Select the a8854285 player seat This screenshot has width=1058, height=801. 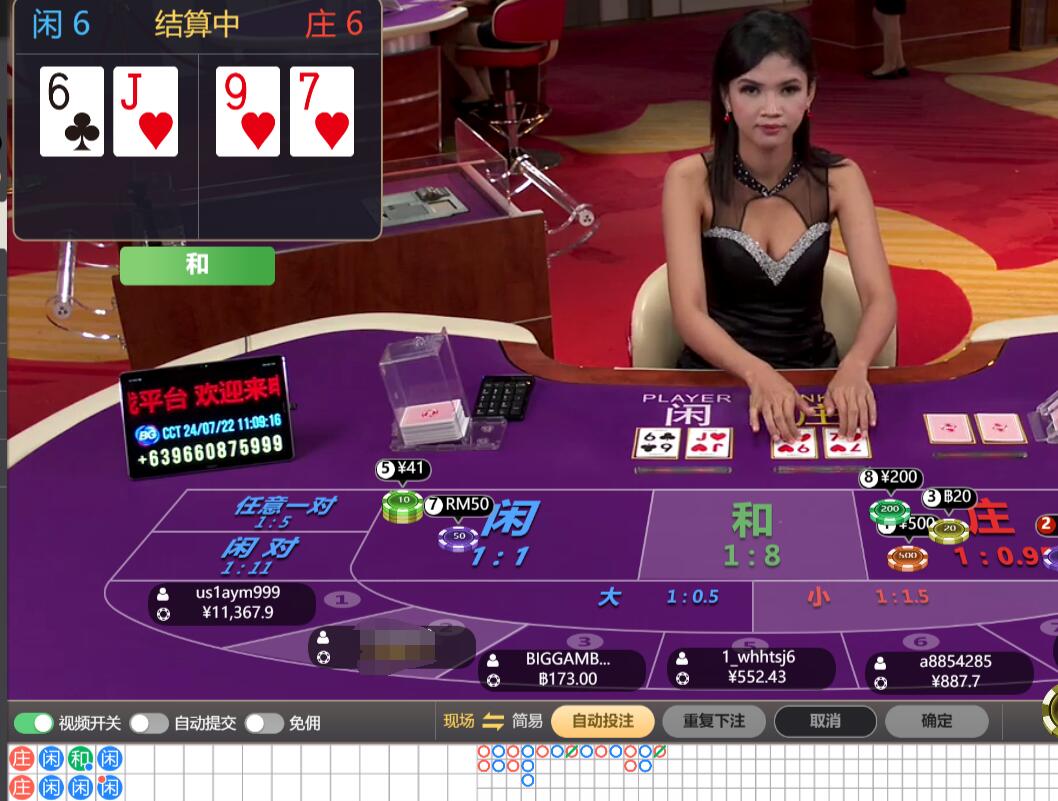948,671
